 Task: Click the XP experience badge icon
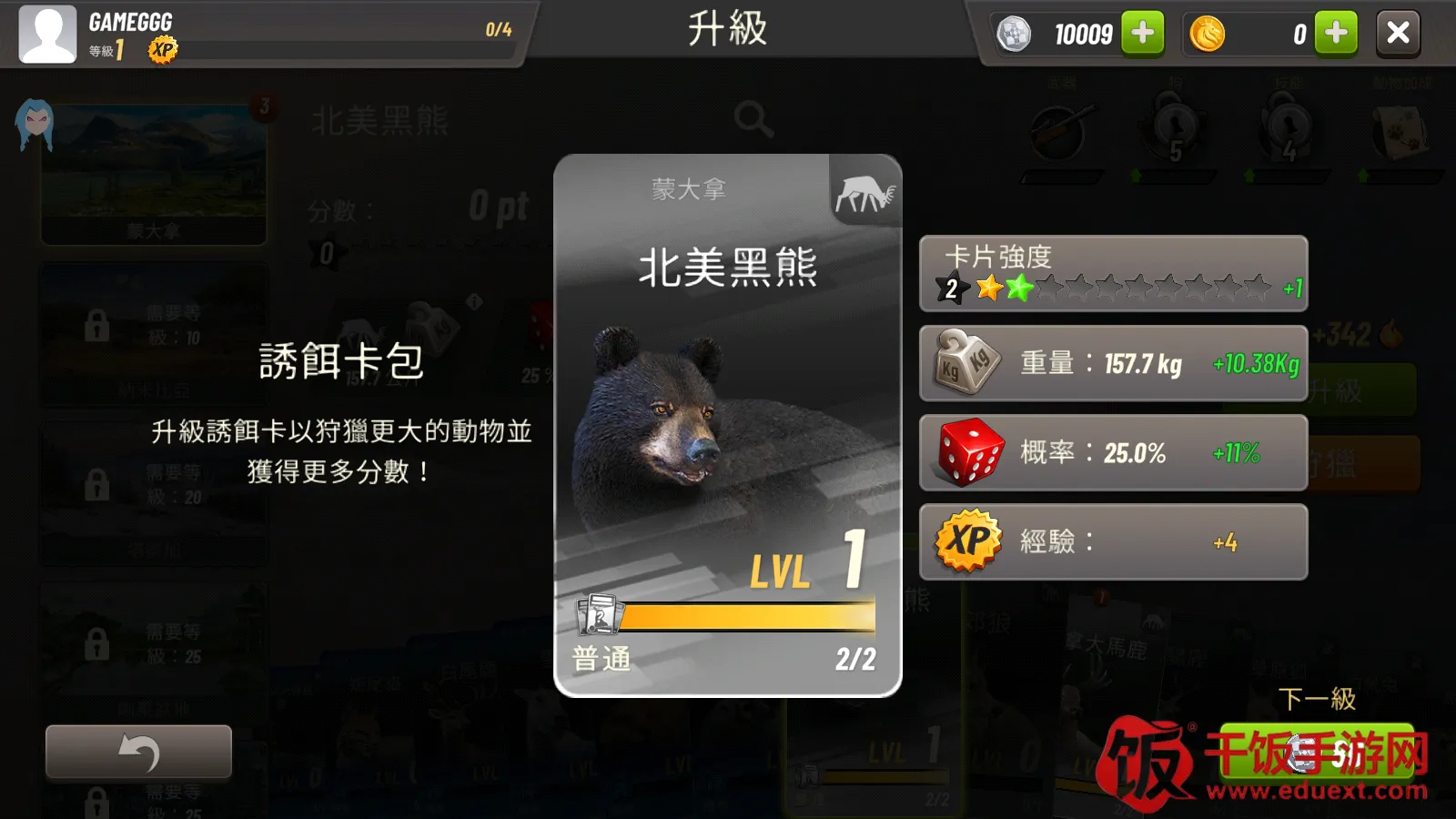point(968,541)
